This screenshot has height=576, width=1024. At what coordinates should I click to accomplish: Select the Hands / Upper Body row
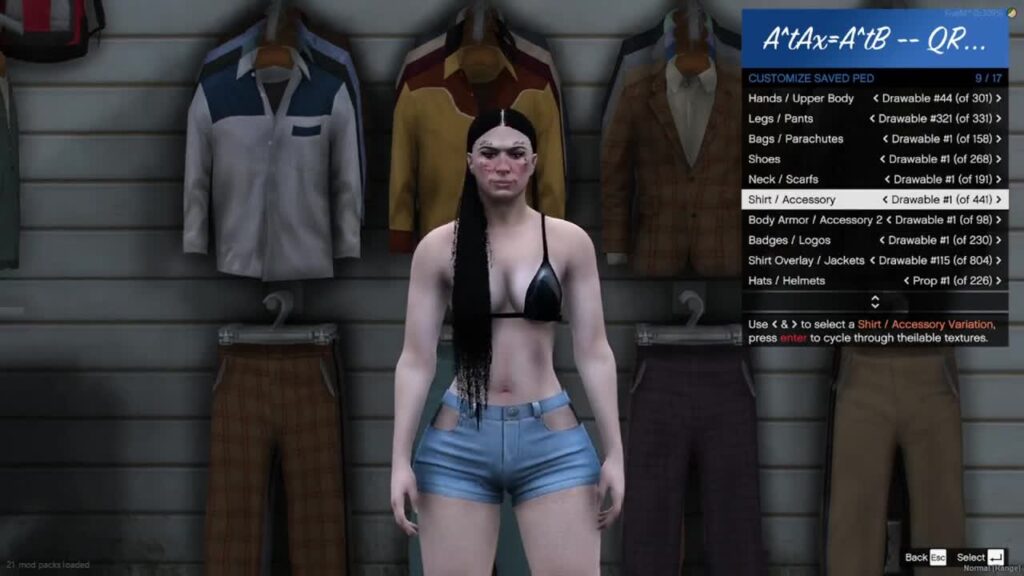coord(874,98)
